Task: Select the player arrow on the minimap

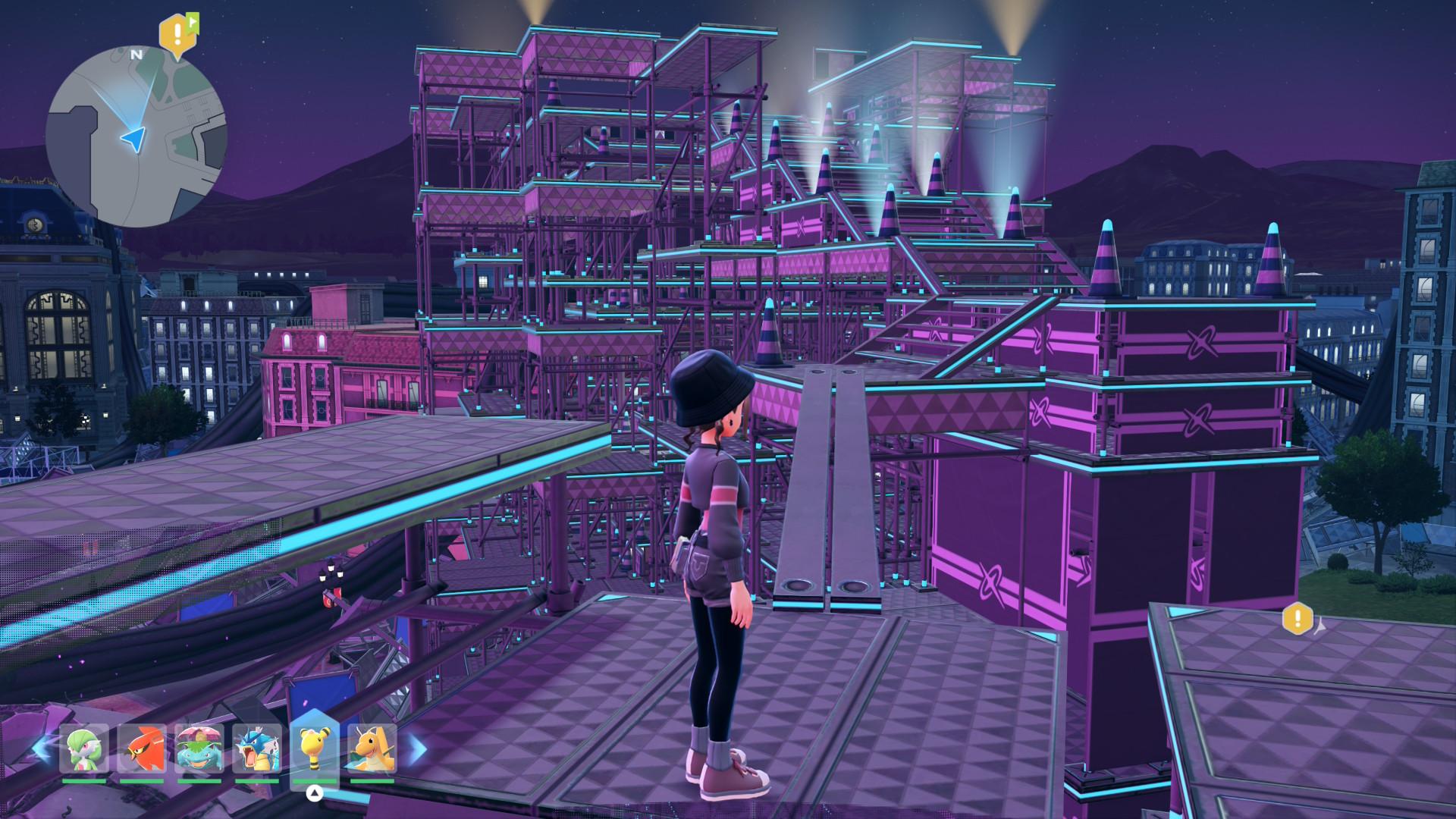Action: pos(133,138)
